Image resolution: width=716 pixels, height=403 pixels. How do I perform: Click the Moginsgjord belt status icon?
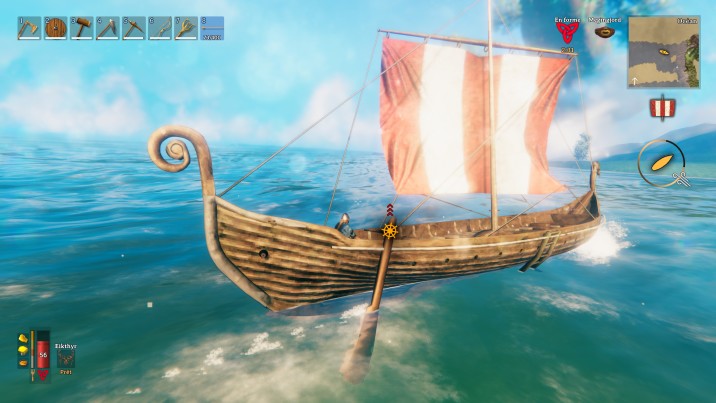click(x=604, y=32)
